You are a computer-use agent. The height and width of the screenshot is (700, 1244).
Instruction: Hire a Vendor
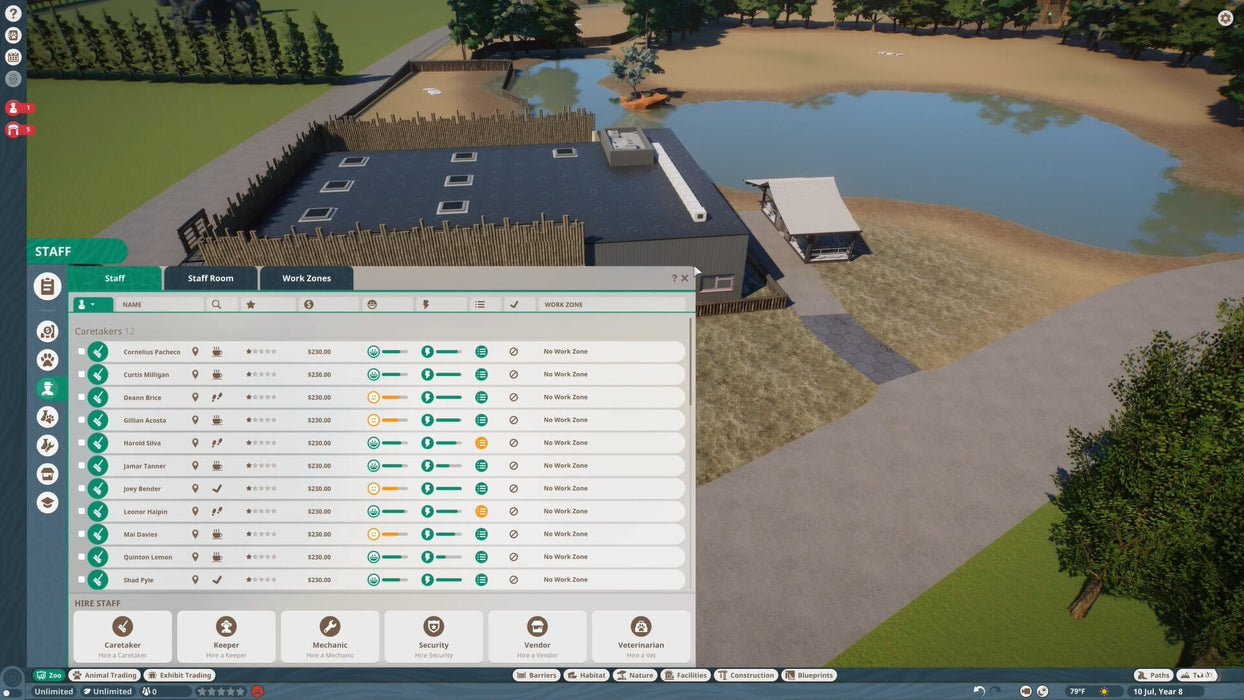click(x=537, y=636)
